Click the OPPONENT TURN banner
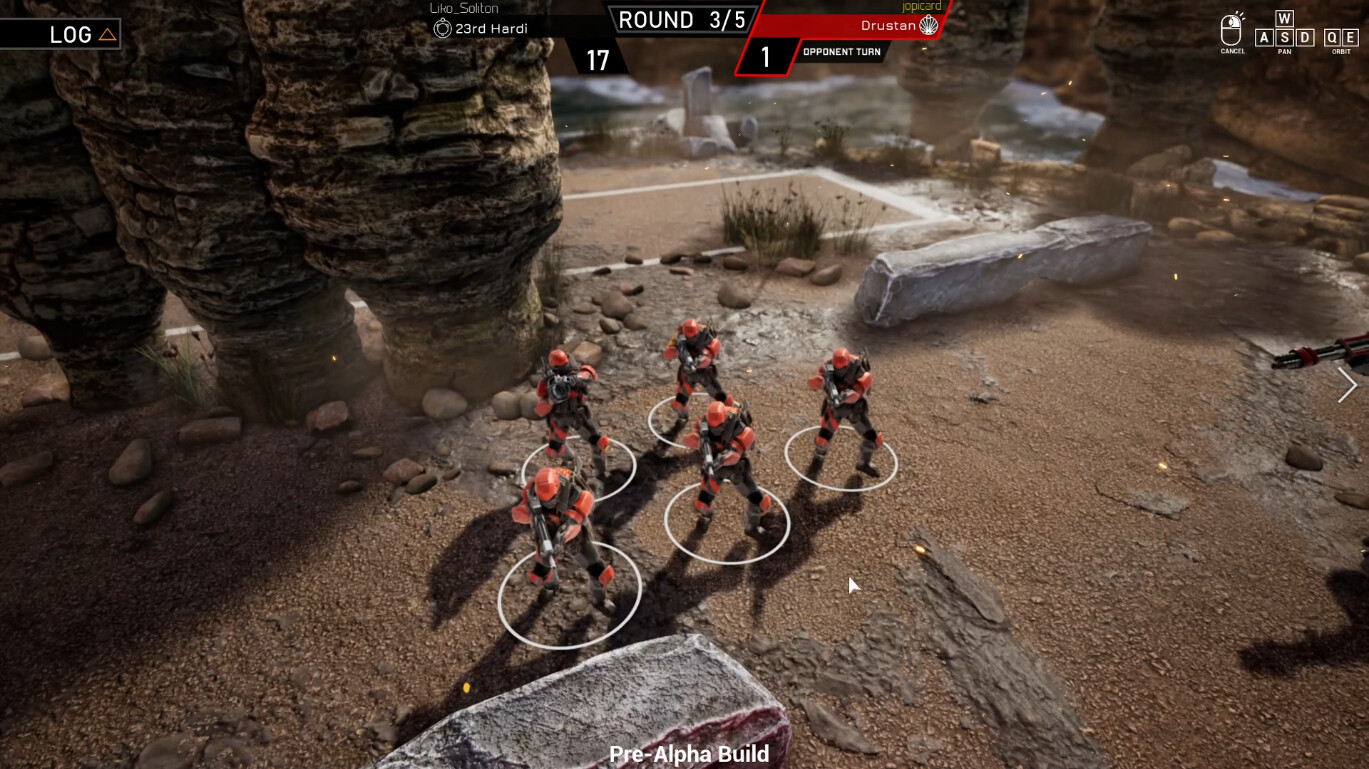 pyautogui.click(x=842, y=51)
